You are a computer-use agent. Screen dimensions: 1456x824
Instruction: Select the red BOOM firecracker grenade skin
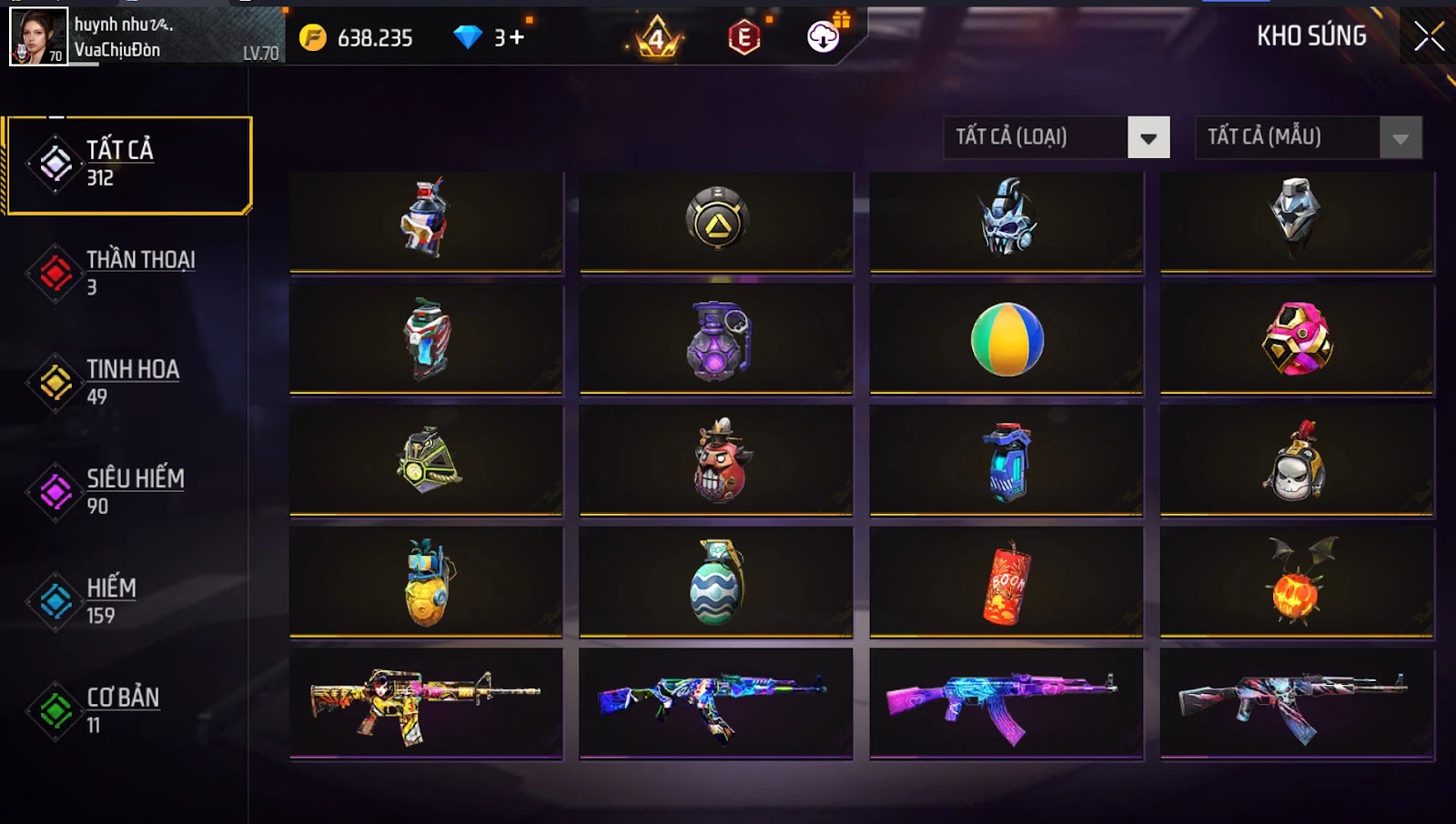coord(1006,582)
